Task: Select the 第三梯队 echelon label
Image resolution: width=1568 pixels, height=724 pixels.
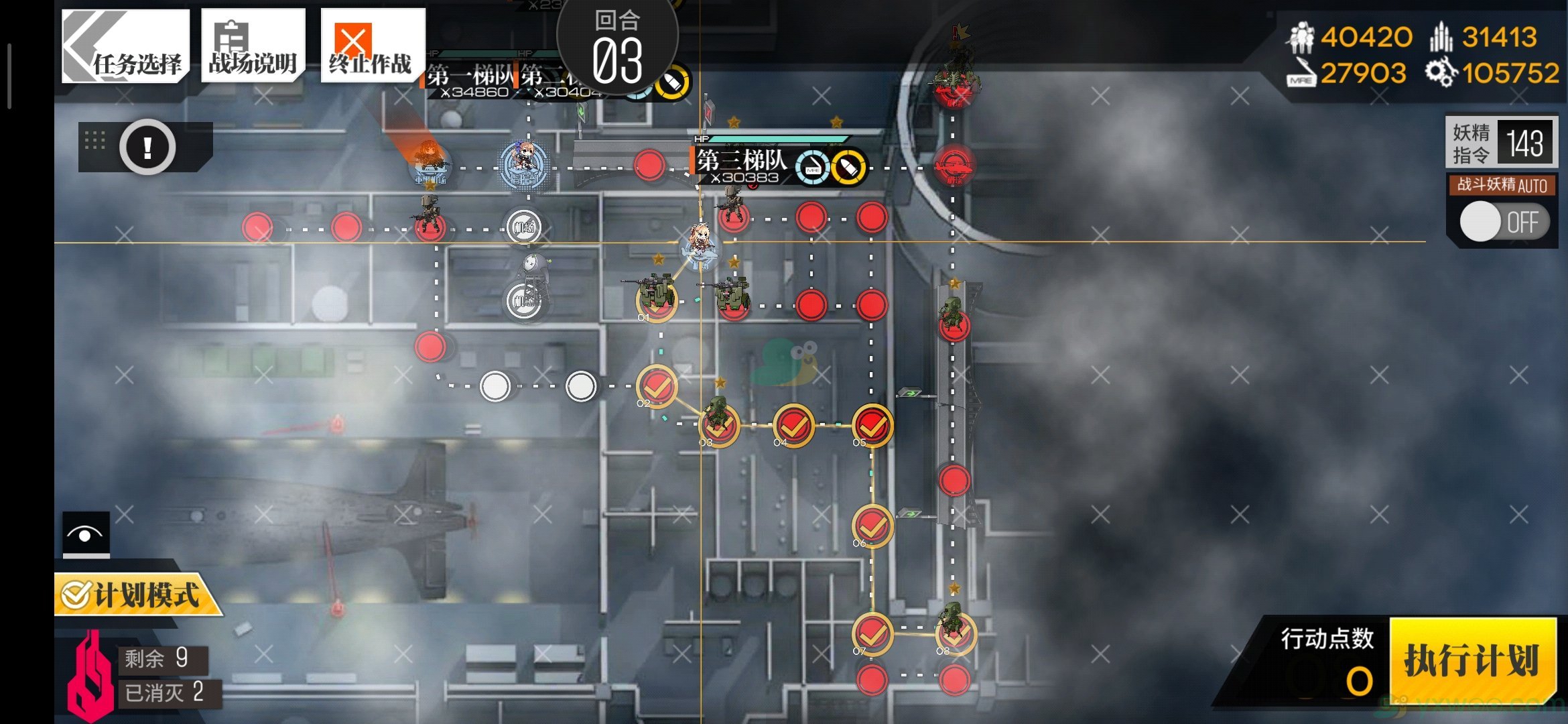Action: coord(741,161)
